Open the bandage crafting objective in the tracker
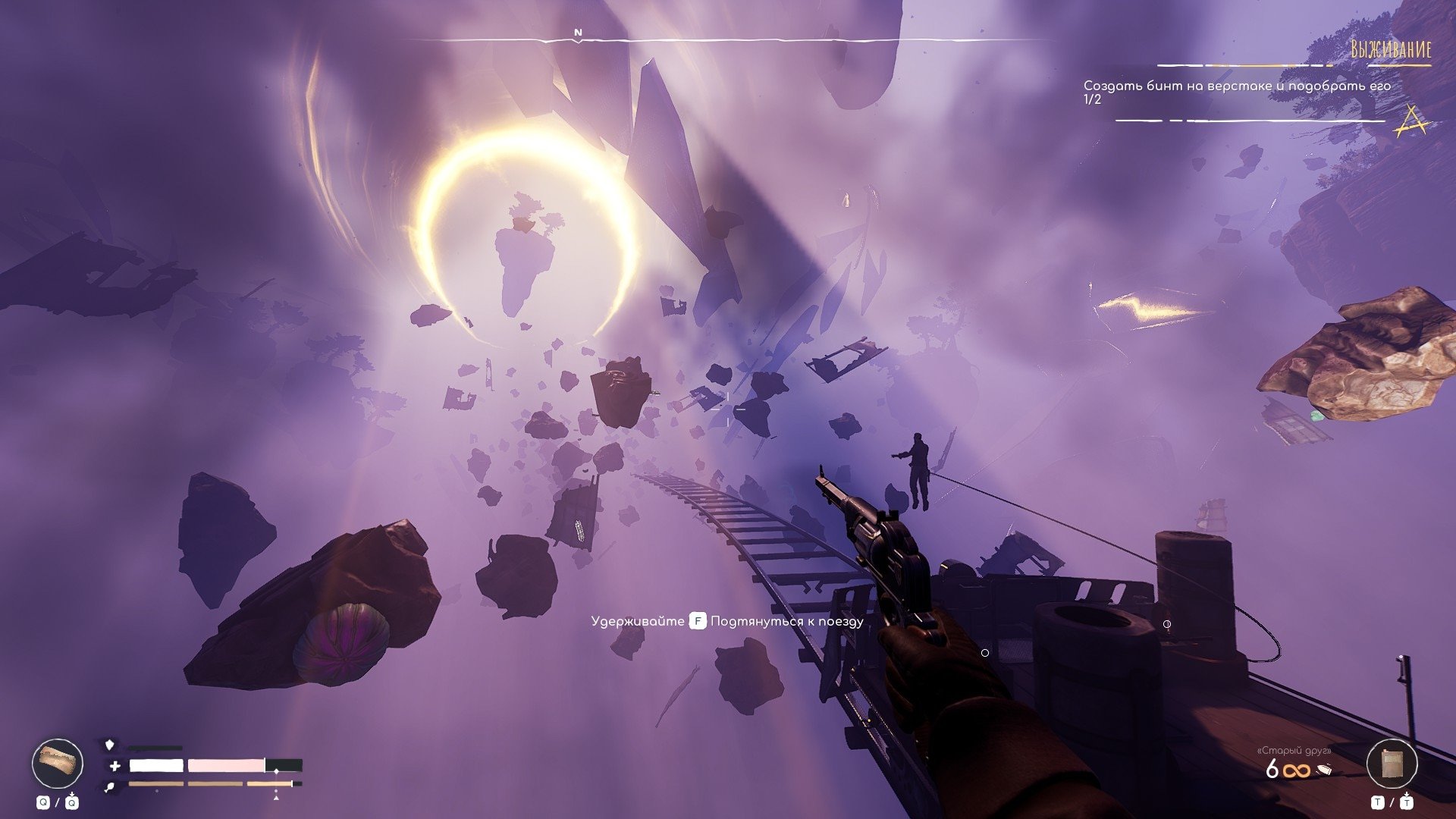This screenshot has height=819, width=1456. [x=1236, y=86]
